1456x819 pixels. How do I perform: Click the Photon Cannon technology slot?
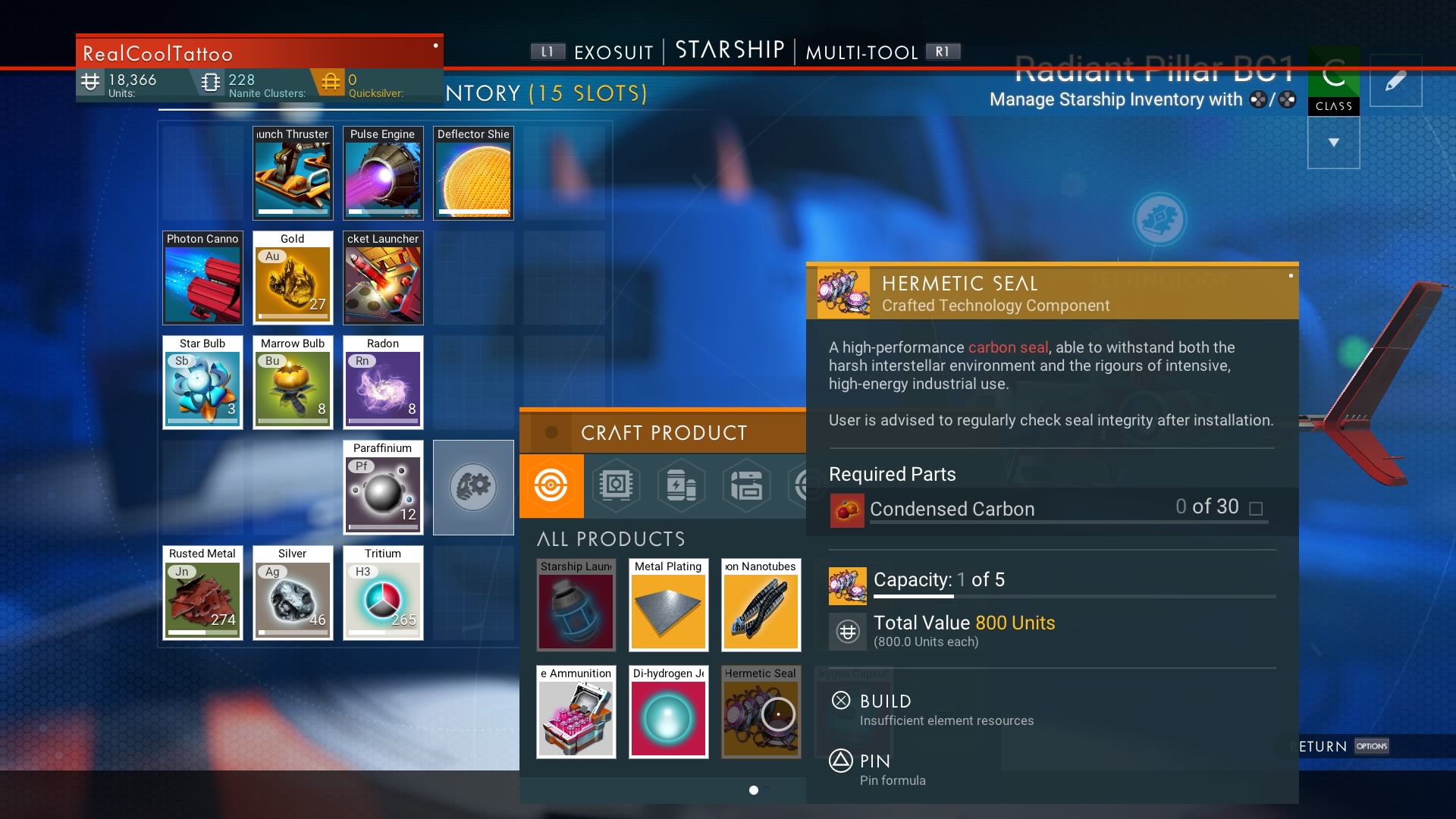[202, 278]
